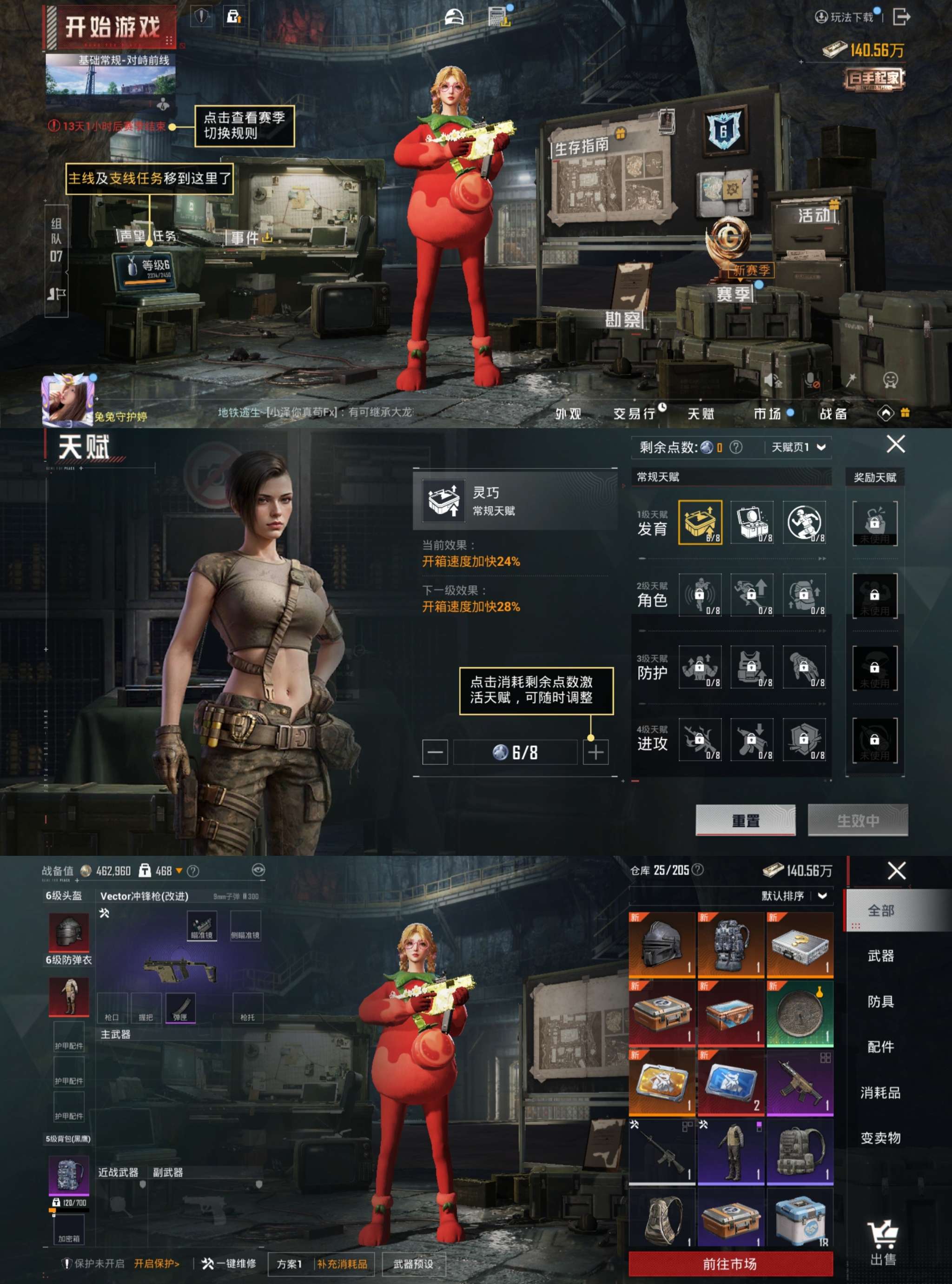
Task: Click 前往市场 go to market button
Action: pyautogui.click(x=730, y=1264)
